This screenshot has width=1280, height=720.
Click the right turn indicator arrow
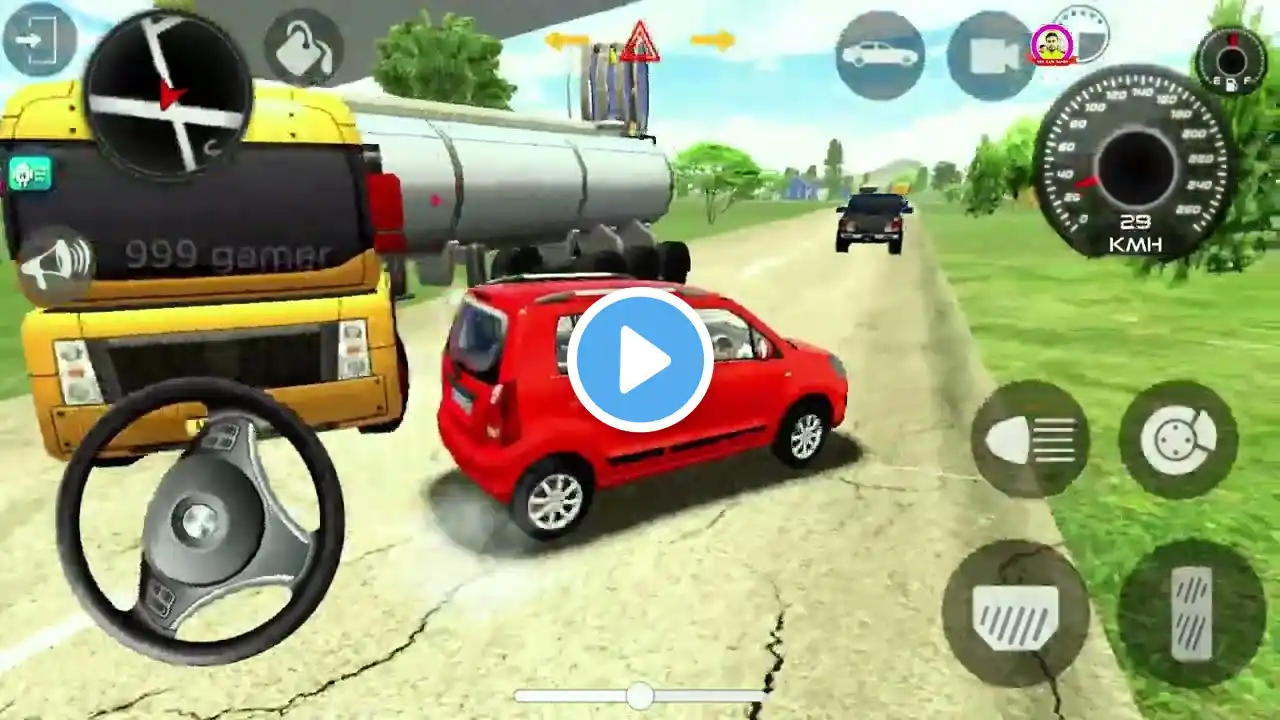point(712,41)
